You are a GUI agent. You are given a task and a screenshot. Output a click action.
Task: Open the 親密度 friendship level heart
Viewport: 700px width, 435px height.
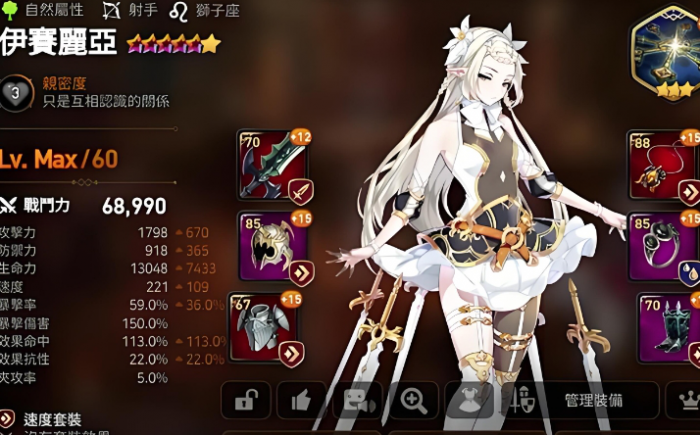pyautogui.click(x=14, y=92)
